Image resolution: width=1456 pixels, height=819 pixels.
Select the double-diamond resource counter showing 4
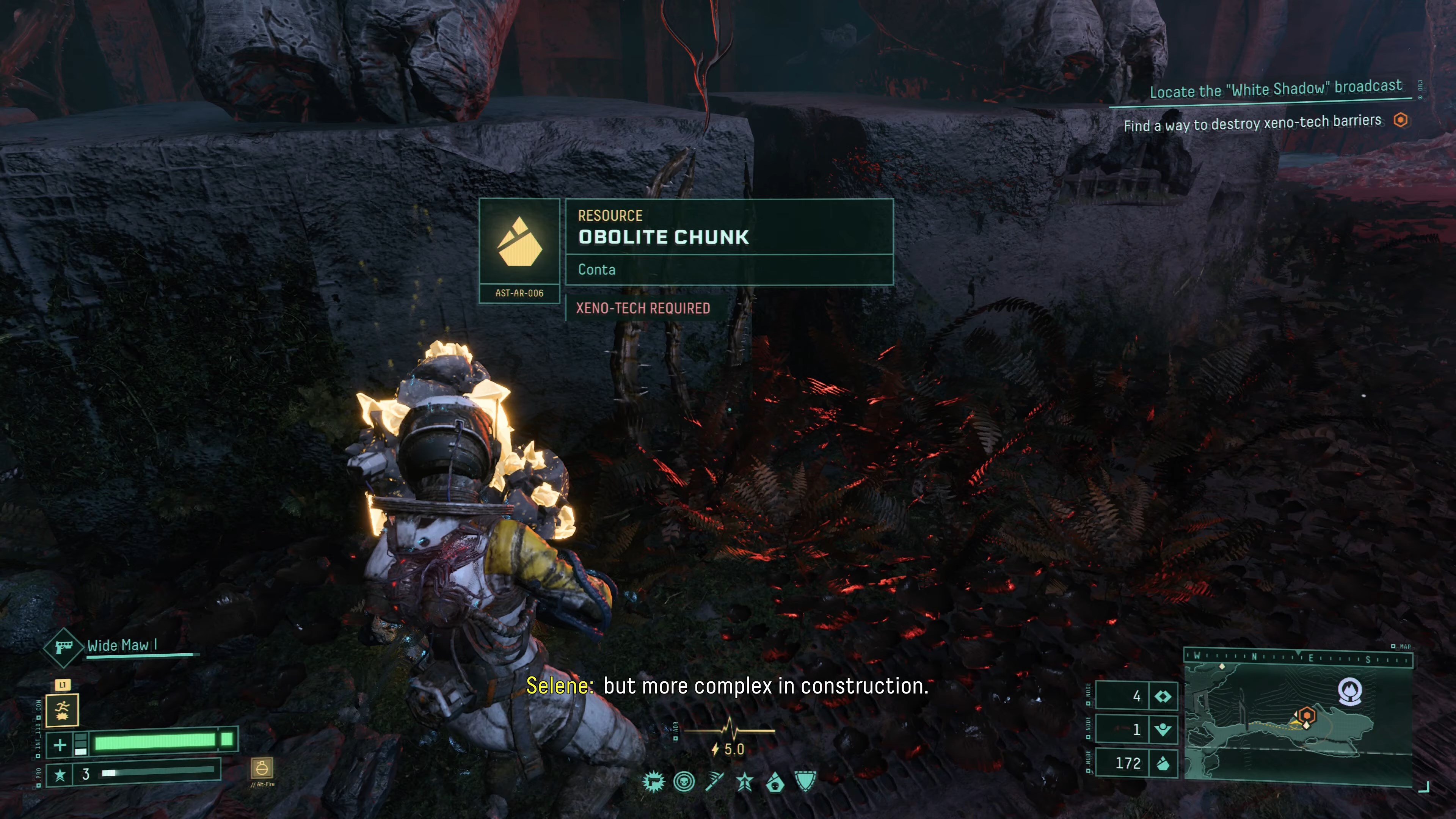1136,696
